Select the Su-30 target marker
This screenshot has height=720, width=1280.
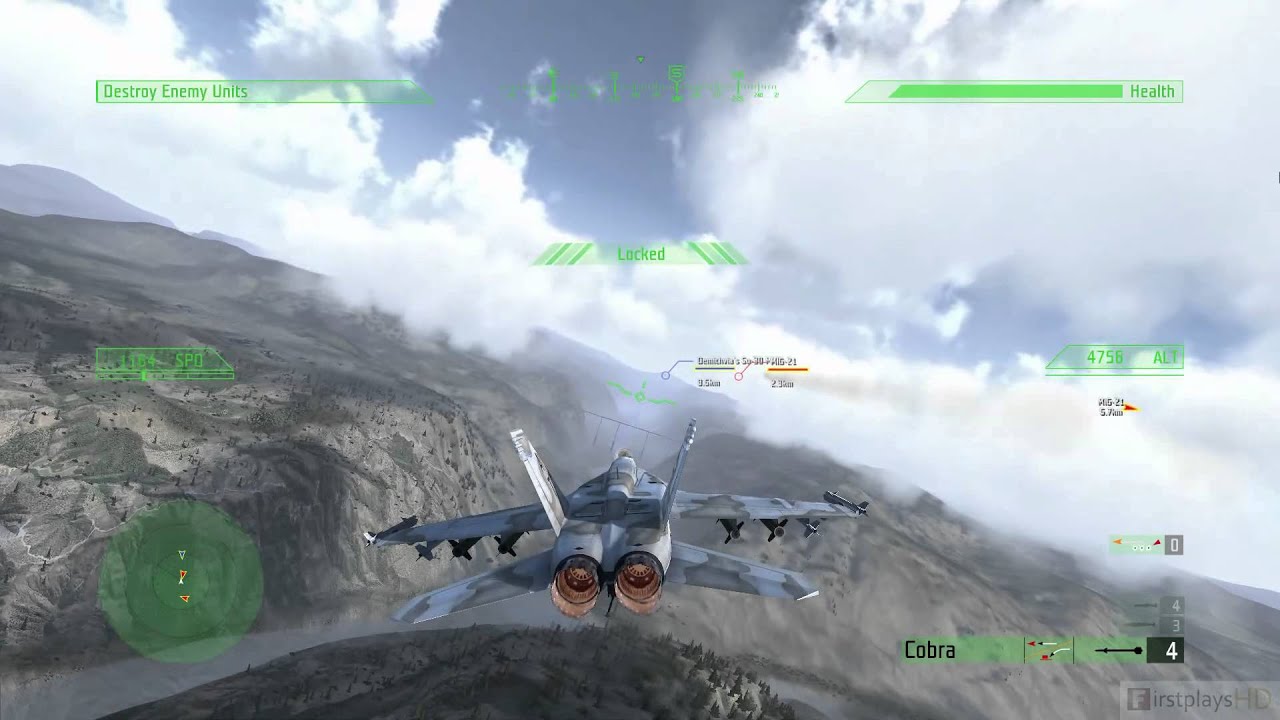(666, 375)
